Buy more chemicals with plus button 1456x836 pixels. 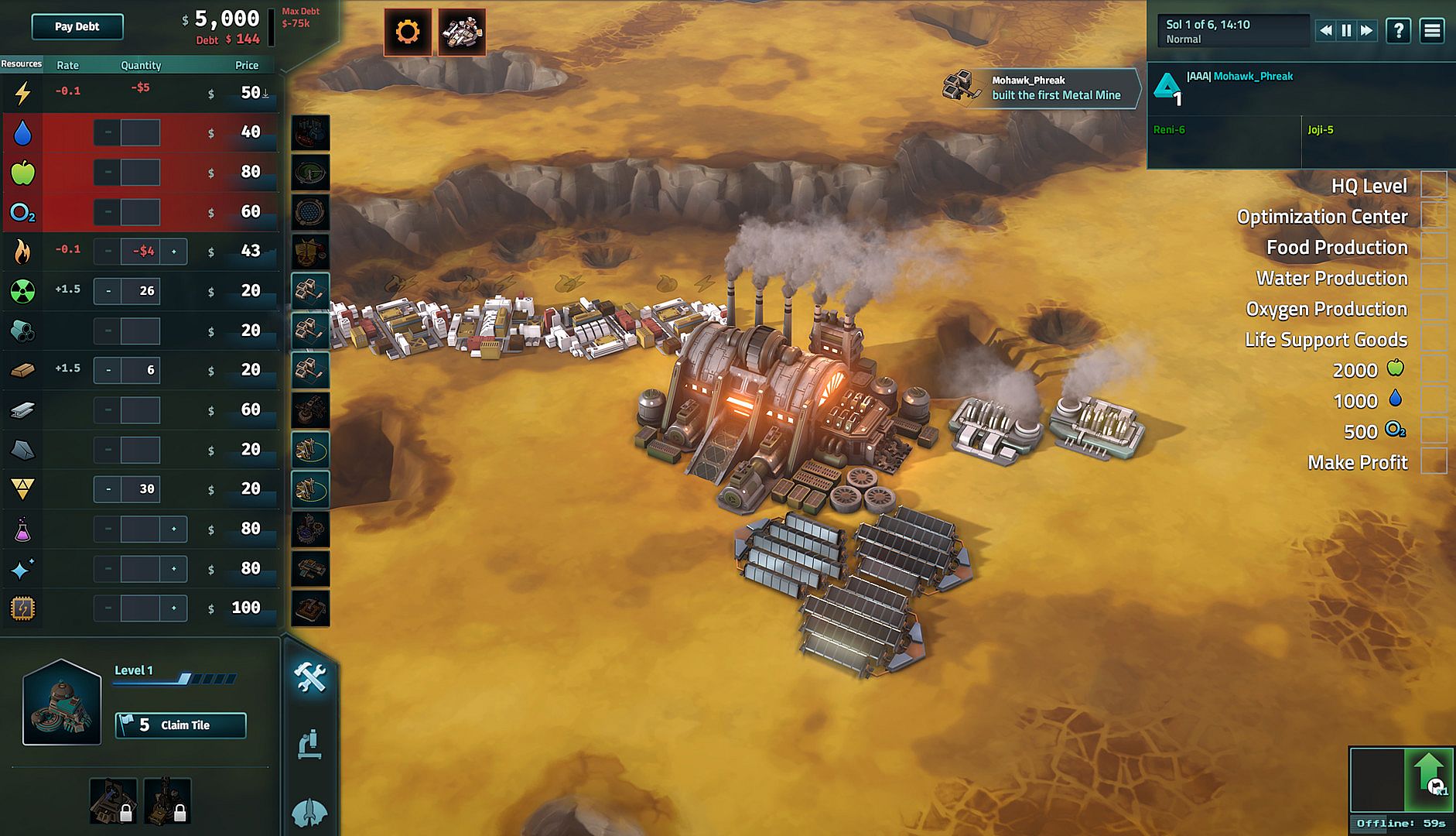174,529
